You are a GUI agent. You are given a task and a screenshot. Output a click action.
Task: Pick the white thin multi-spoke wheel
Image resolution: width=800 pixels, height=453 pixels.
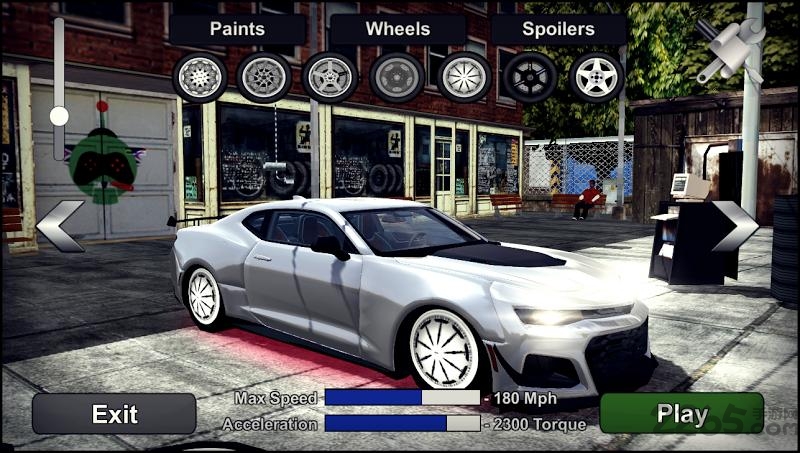pyautogui.click(x=464, y=77)
